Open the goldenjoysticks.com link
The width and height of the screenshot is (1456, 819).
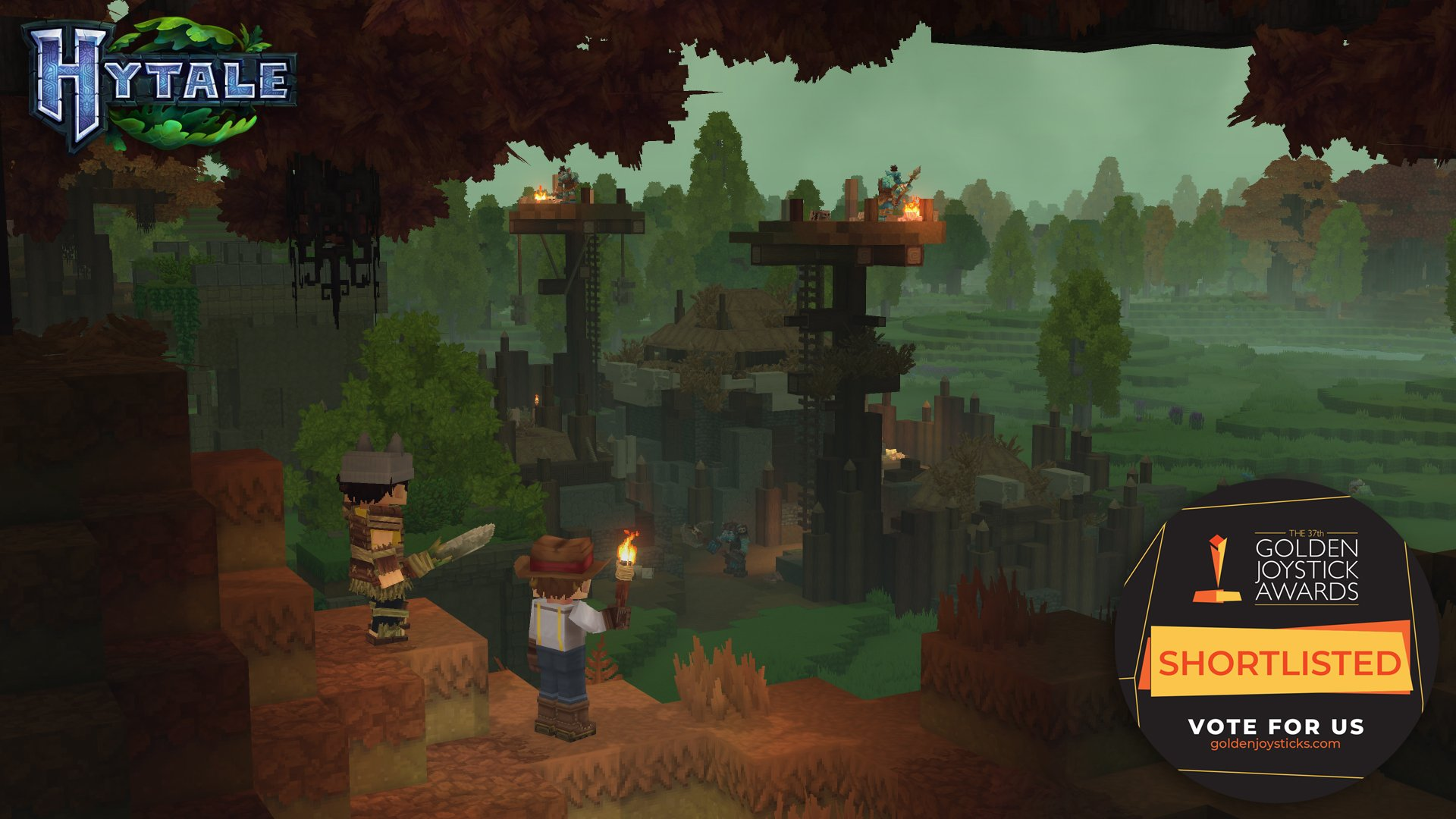1275,744
